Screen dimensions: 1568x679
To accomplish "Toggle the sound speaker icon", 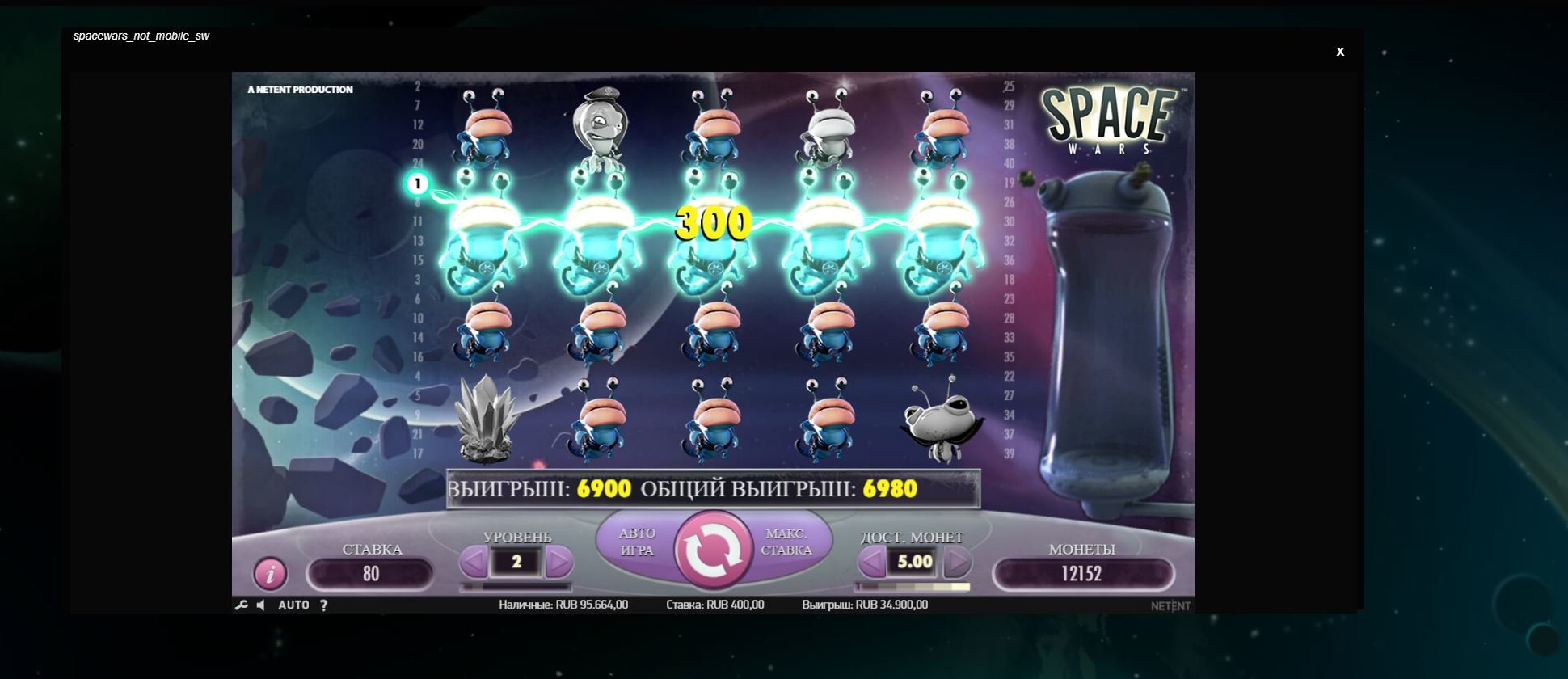I will click(260, 605).
